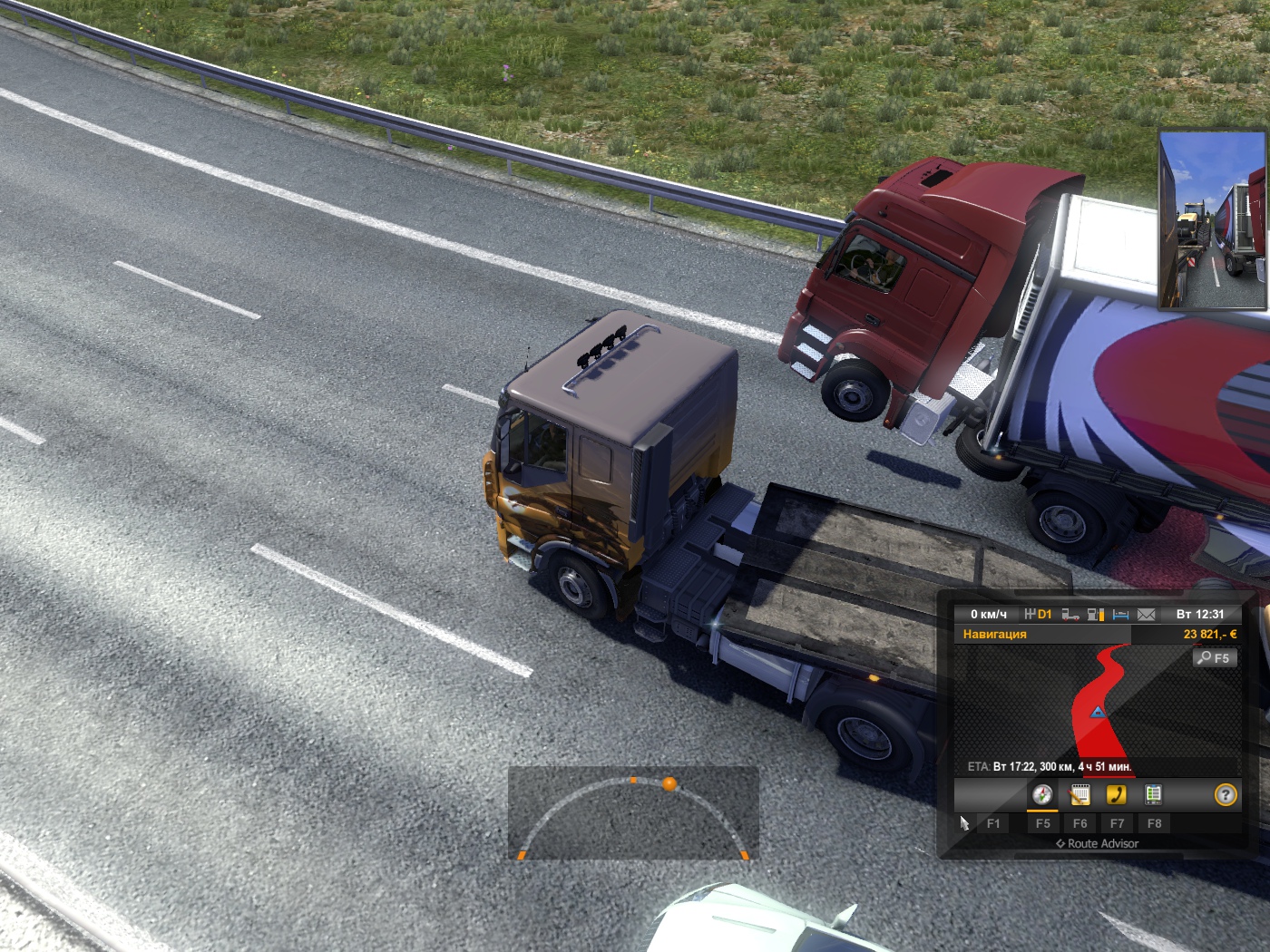Screen dimensions: 1270x952
Task: Click the envelope mail icon
Action: point(1147,615)
